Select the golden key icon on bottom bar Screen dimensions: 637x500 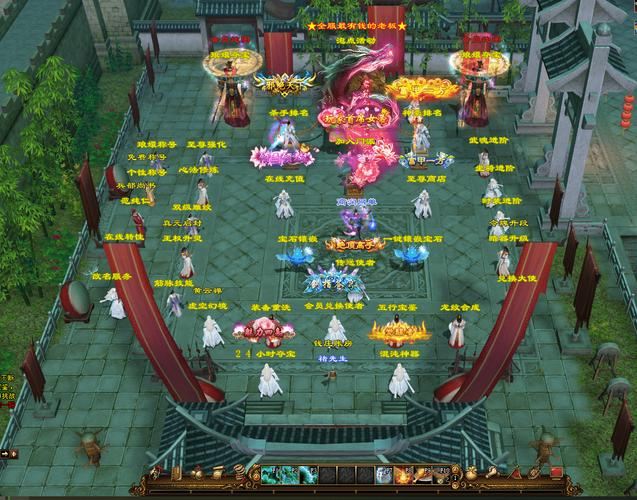[x=493, y=472]
